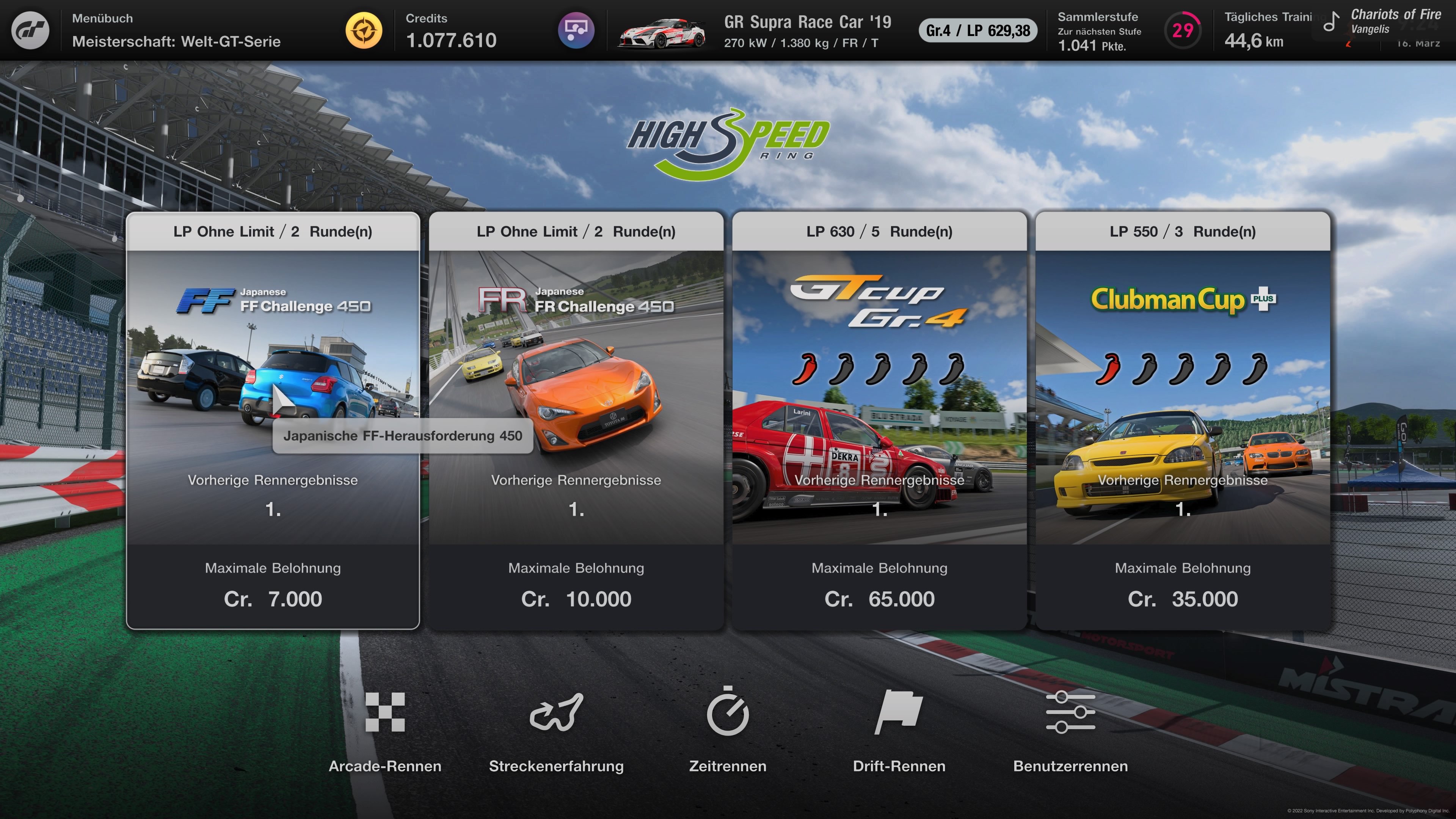1456x819 pixels.
Task: Enter the GT Cup Gr.4 event card
Action: click(880, 424)
